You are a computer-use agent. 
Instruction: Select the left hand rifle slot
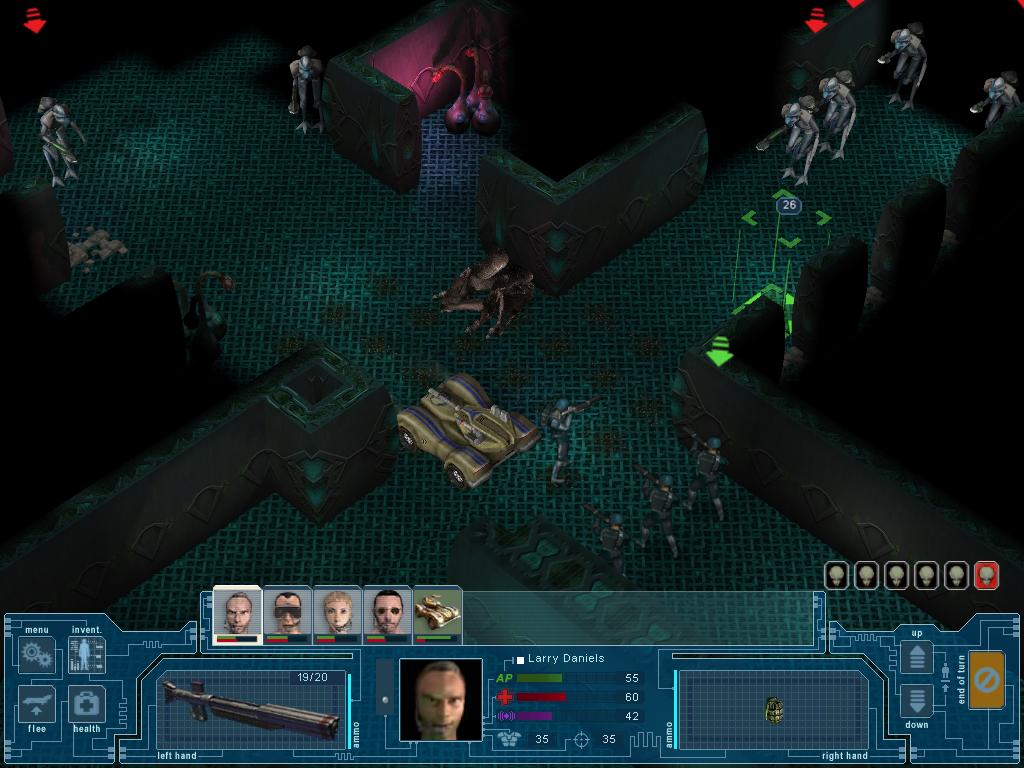click(251, 708)
